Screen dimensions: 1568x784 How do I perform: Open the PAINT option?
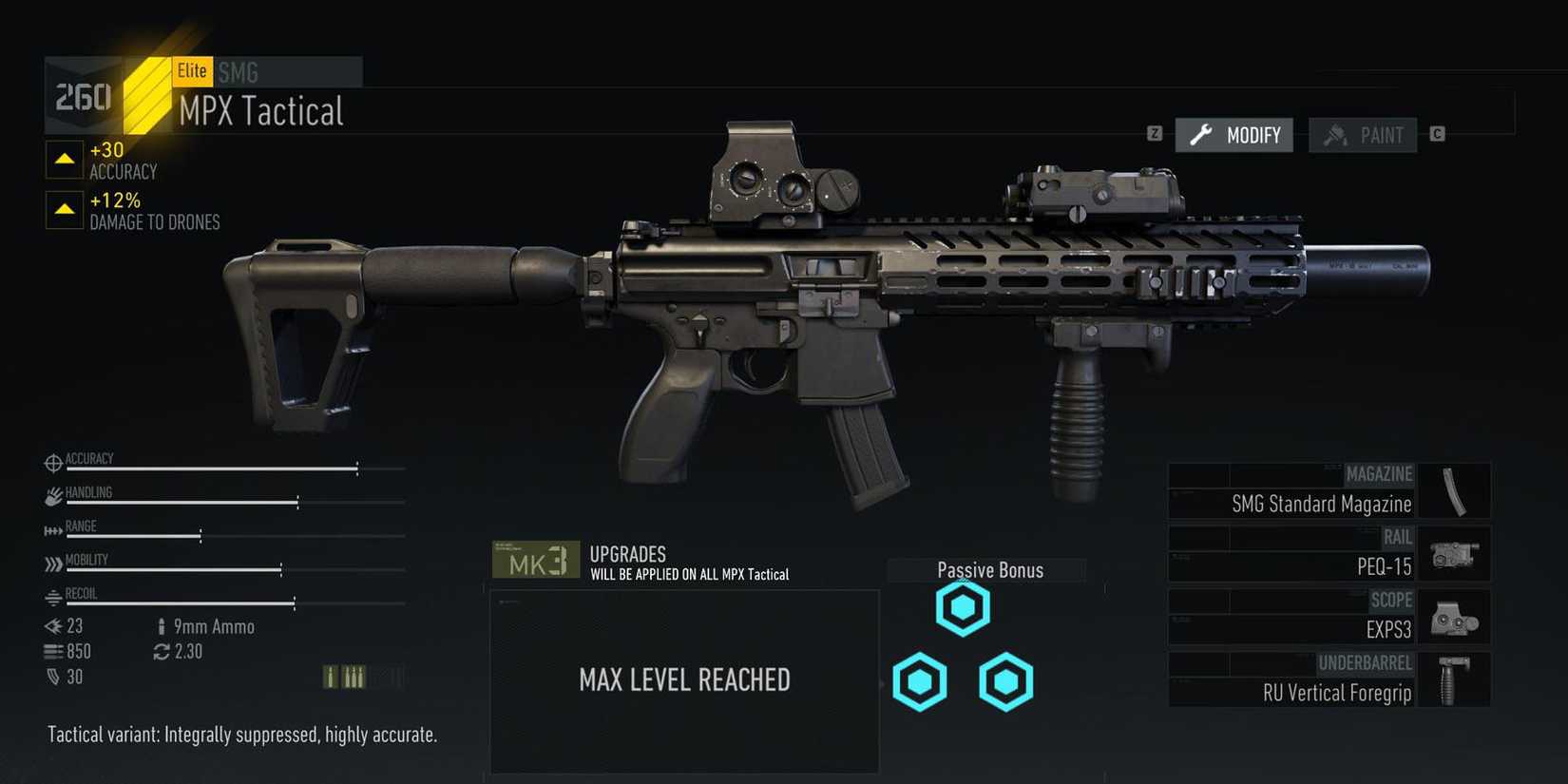coord(1363,135)
